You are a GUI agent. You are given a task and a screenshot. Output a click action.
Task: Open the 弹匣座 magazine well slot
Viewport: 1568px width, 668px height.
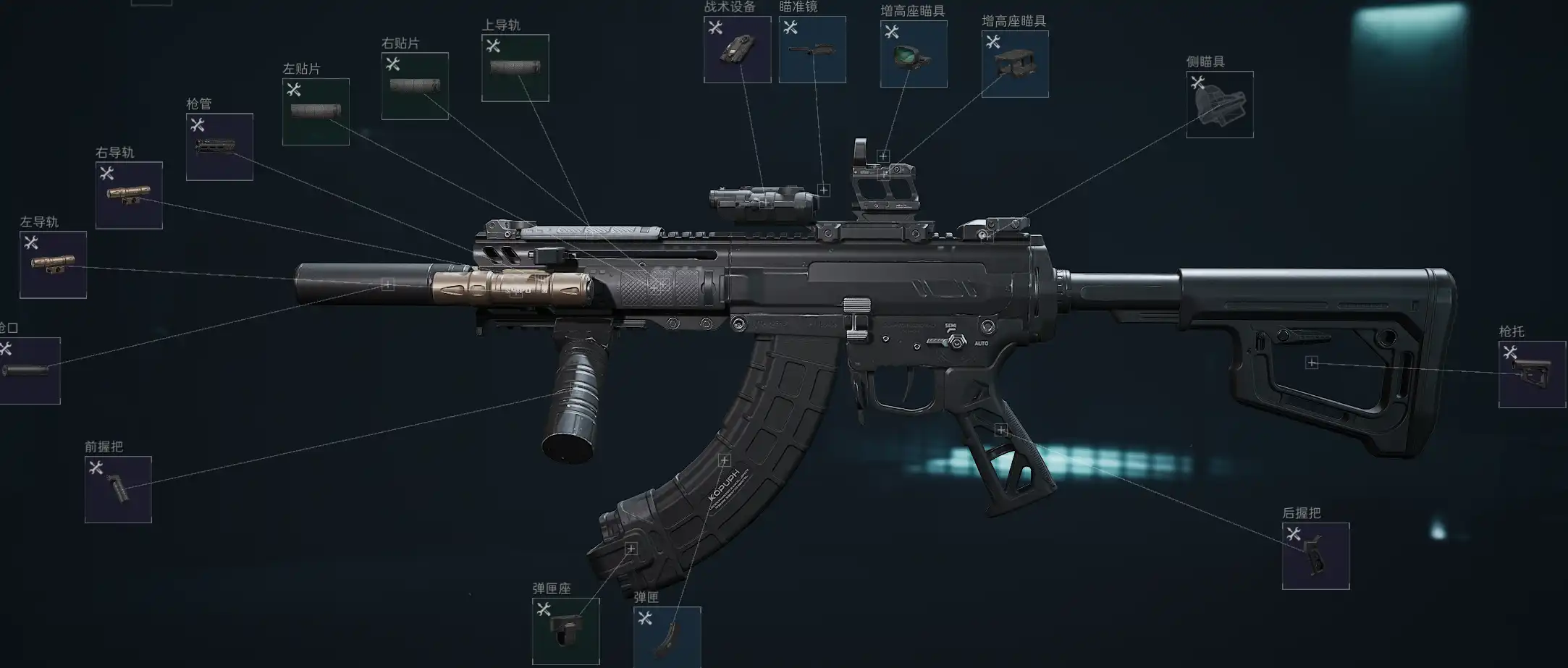tap(565, 631)
